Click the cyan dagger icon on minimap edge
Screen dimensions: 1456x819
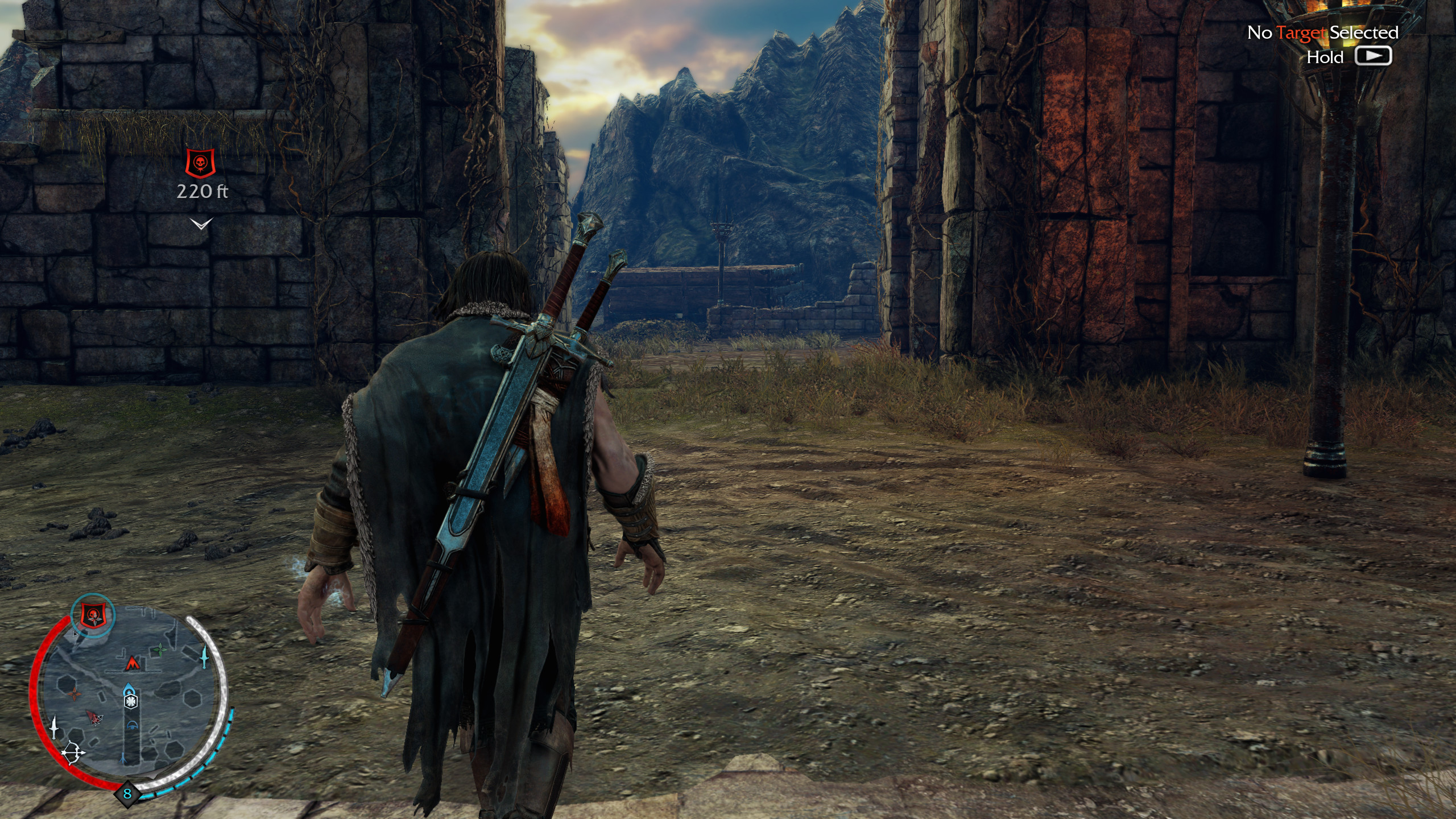point(204,657)
